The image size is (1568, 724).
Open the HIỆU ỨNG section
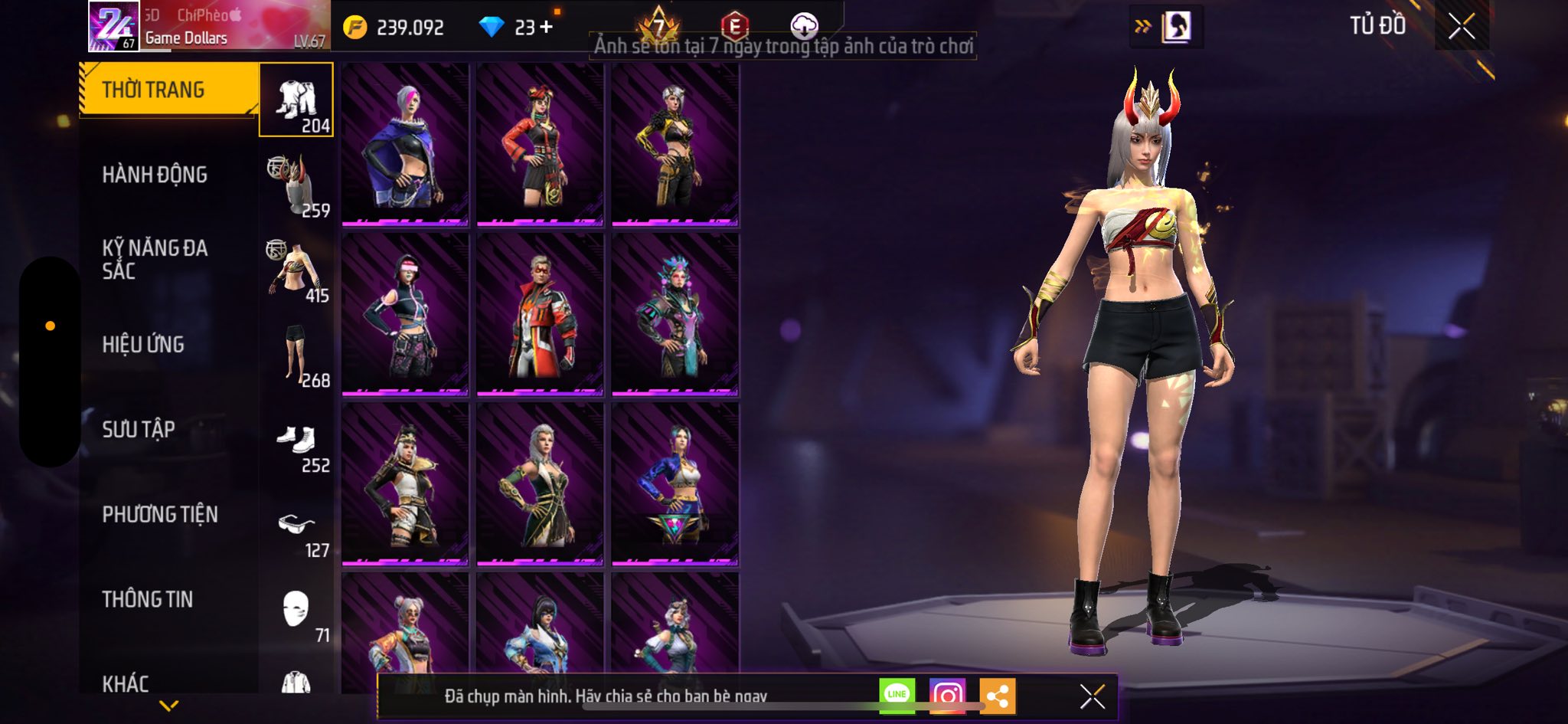point(143,345)
